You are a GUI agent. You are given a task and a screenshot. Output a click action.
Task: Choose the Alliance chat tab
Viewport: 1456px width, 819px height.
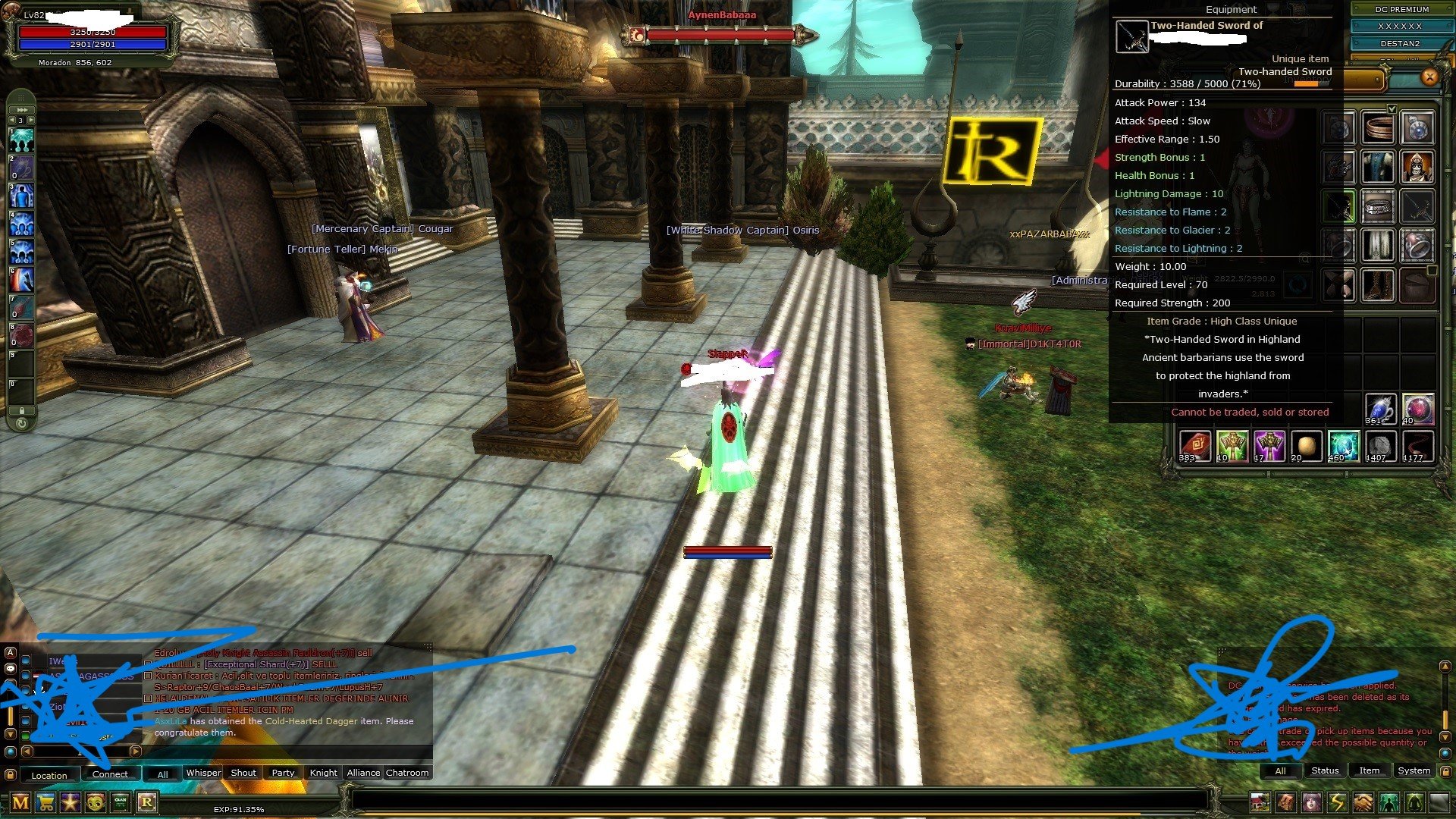tap(363, 773)
